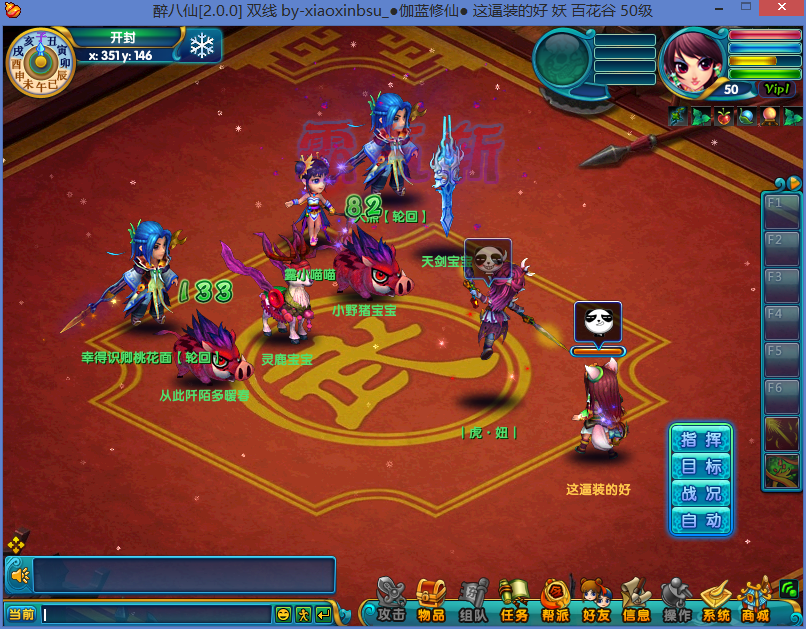Image resolution: width=806 pixels, height=629 pixels.
Task: Open the 帮派 (Guild) panel
Action: [555, 603]
